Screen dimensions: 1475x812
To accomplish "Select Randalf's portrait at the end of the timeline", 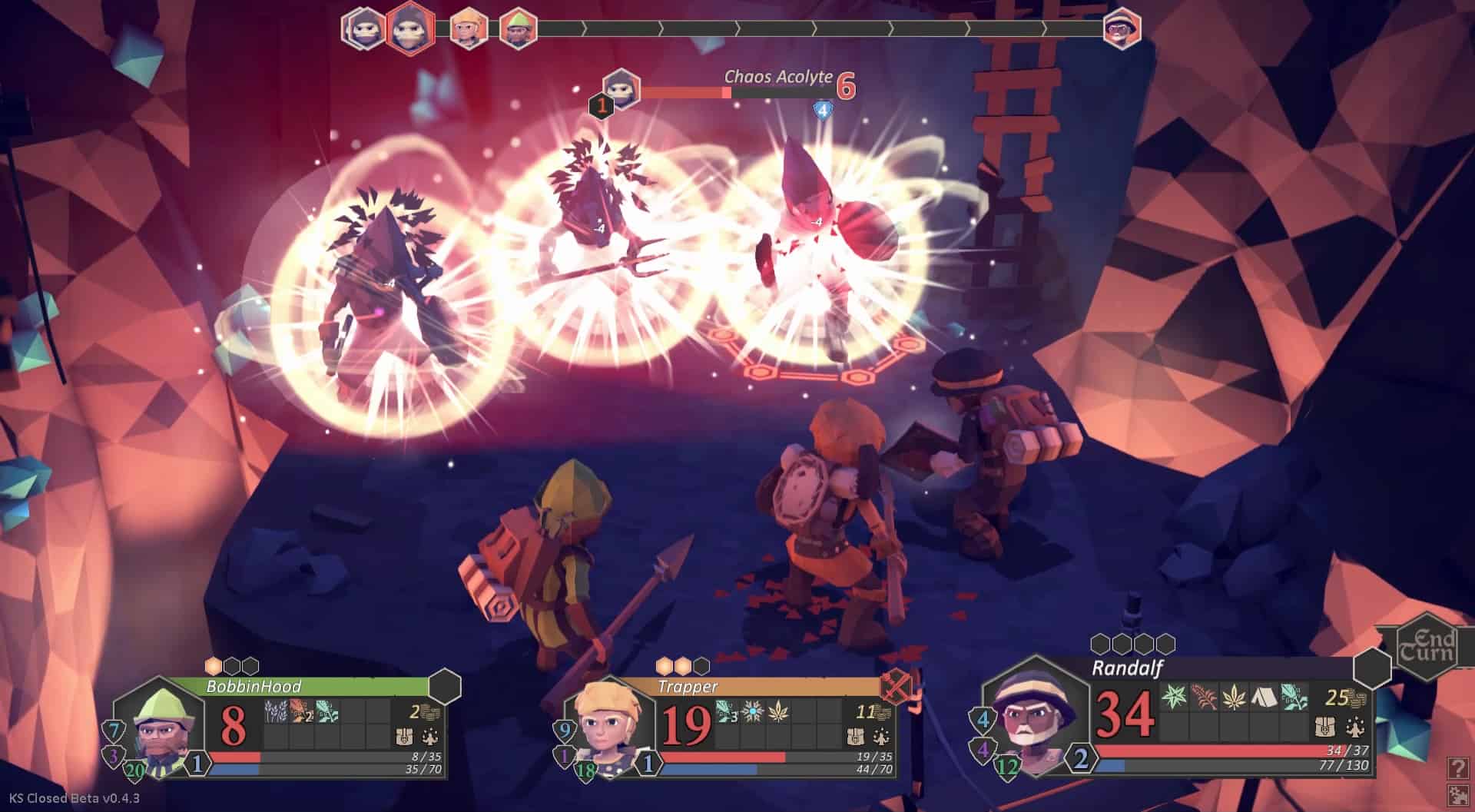I will pyautogui.click(x=1122, y=29).
